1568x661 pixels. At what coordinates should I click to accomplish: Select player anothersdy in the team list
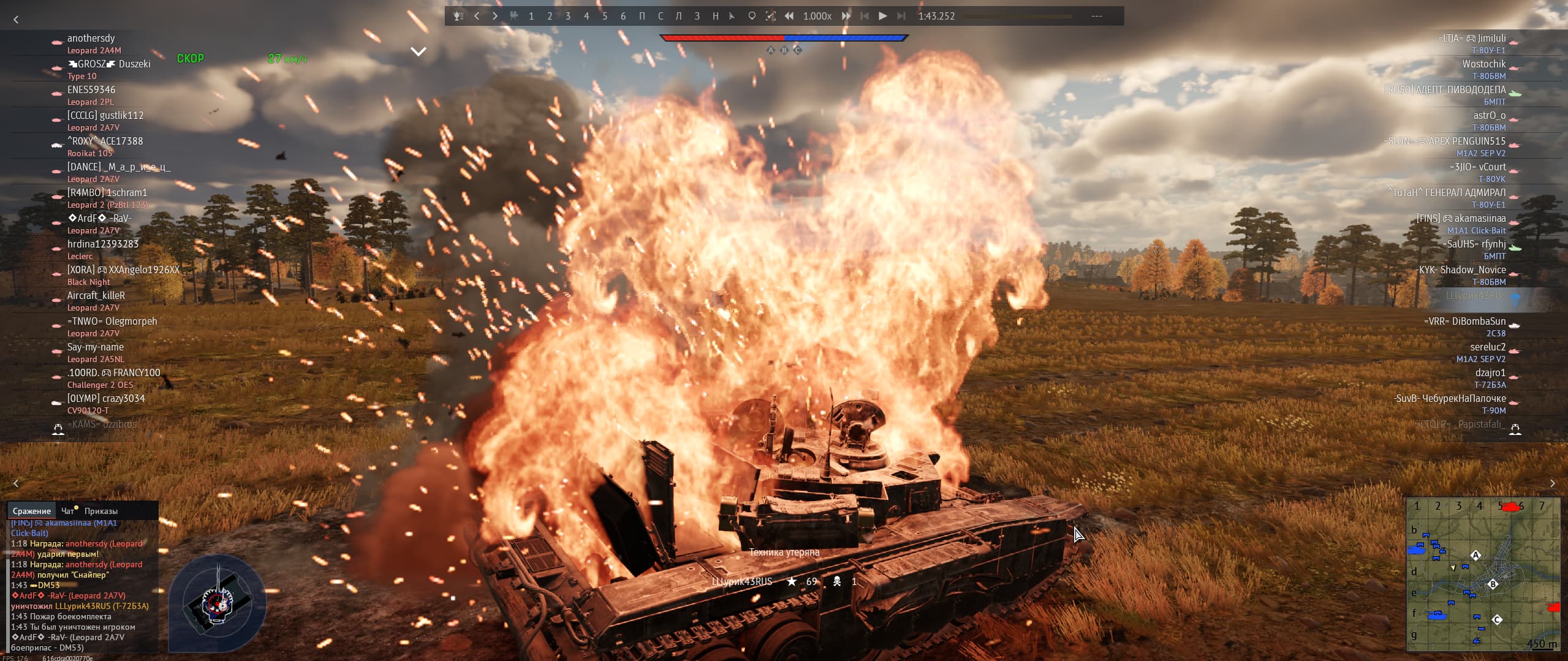91,39
